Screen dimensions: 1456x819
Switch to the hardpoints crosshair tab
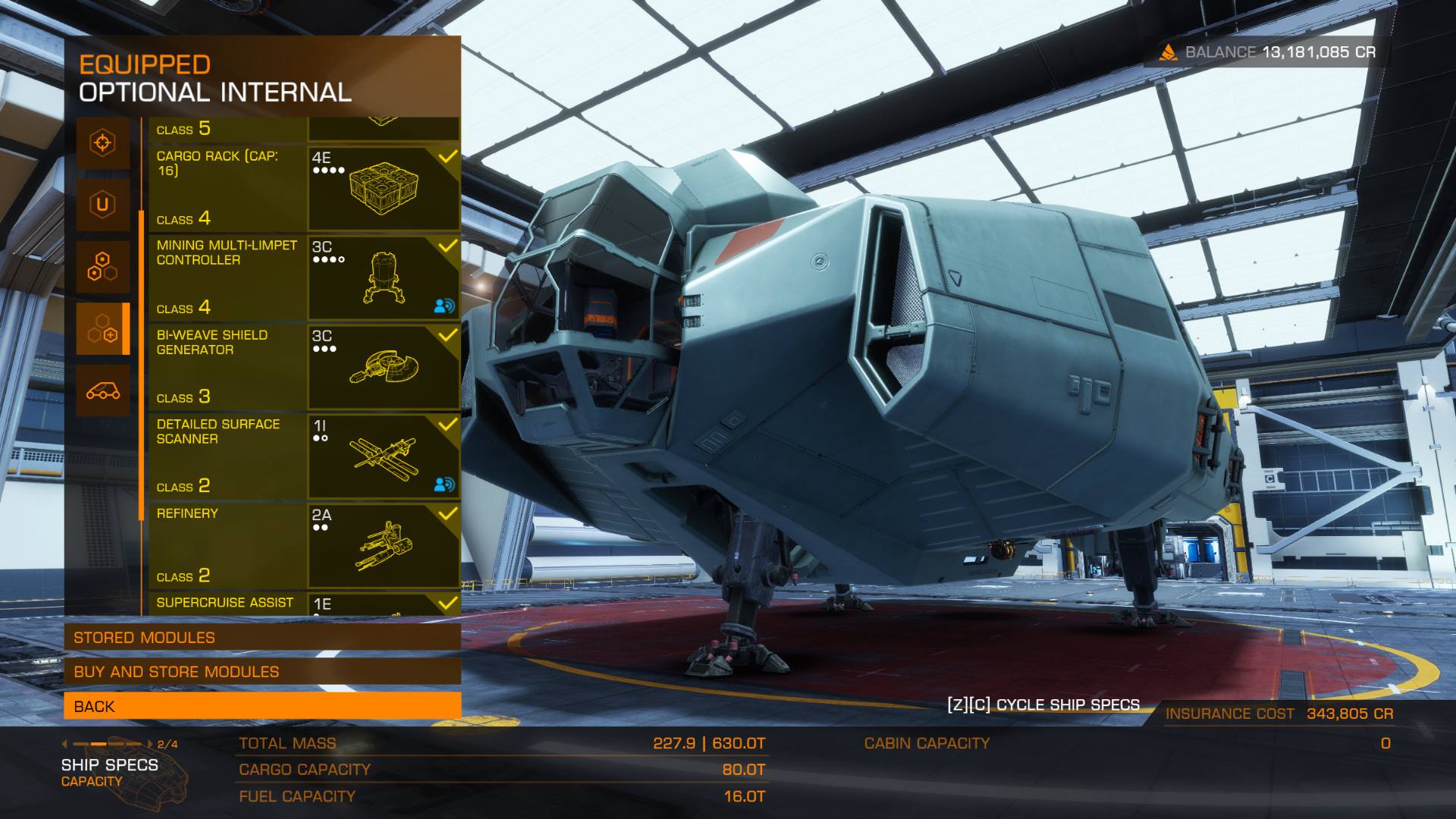pos(102,143)
